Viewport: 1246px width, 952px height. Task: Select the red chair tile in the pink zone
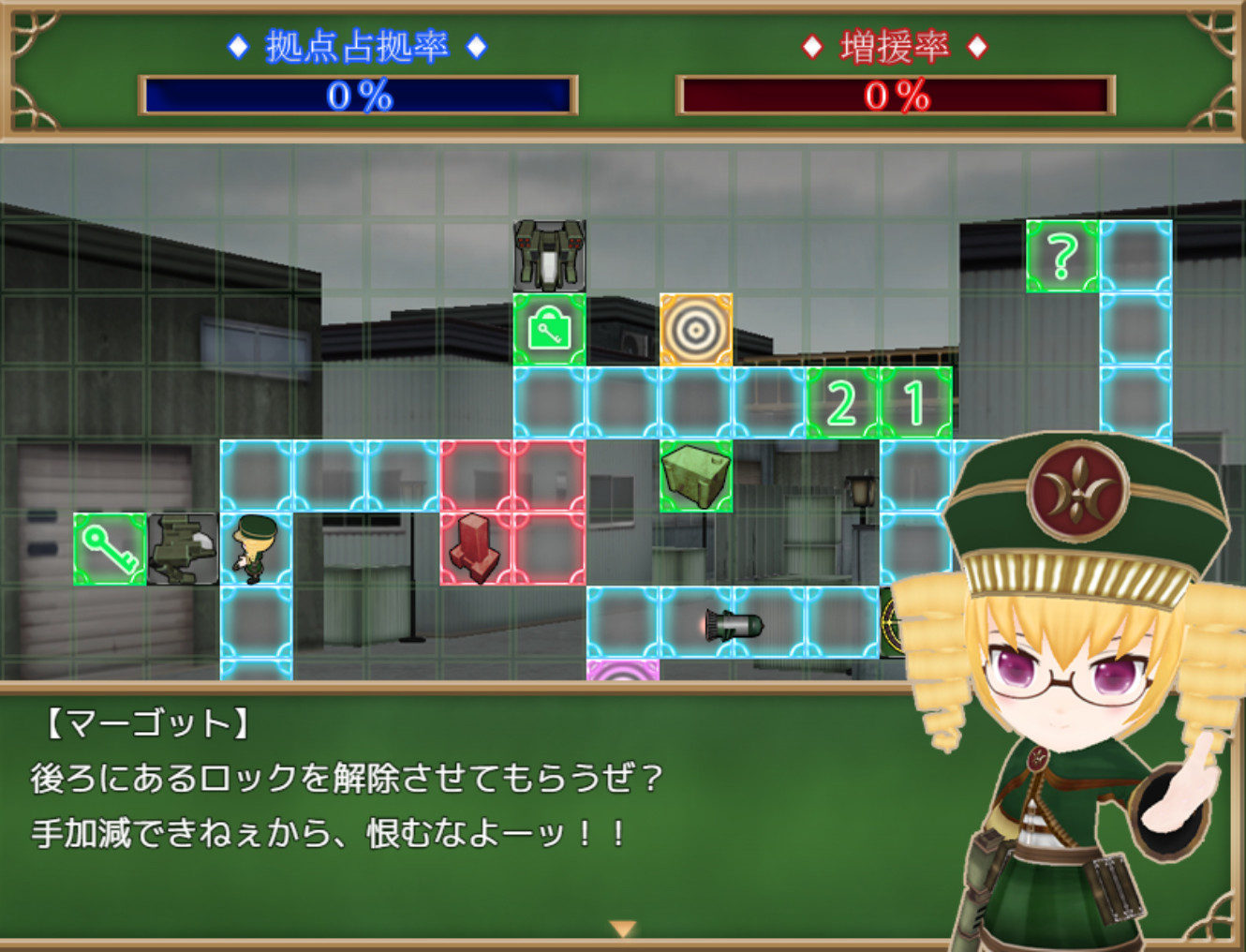click(476, 548)
